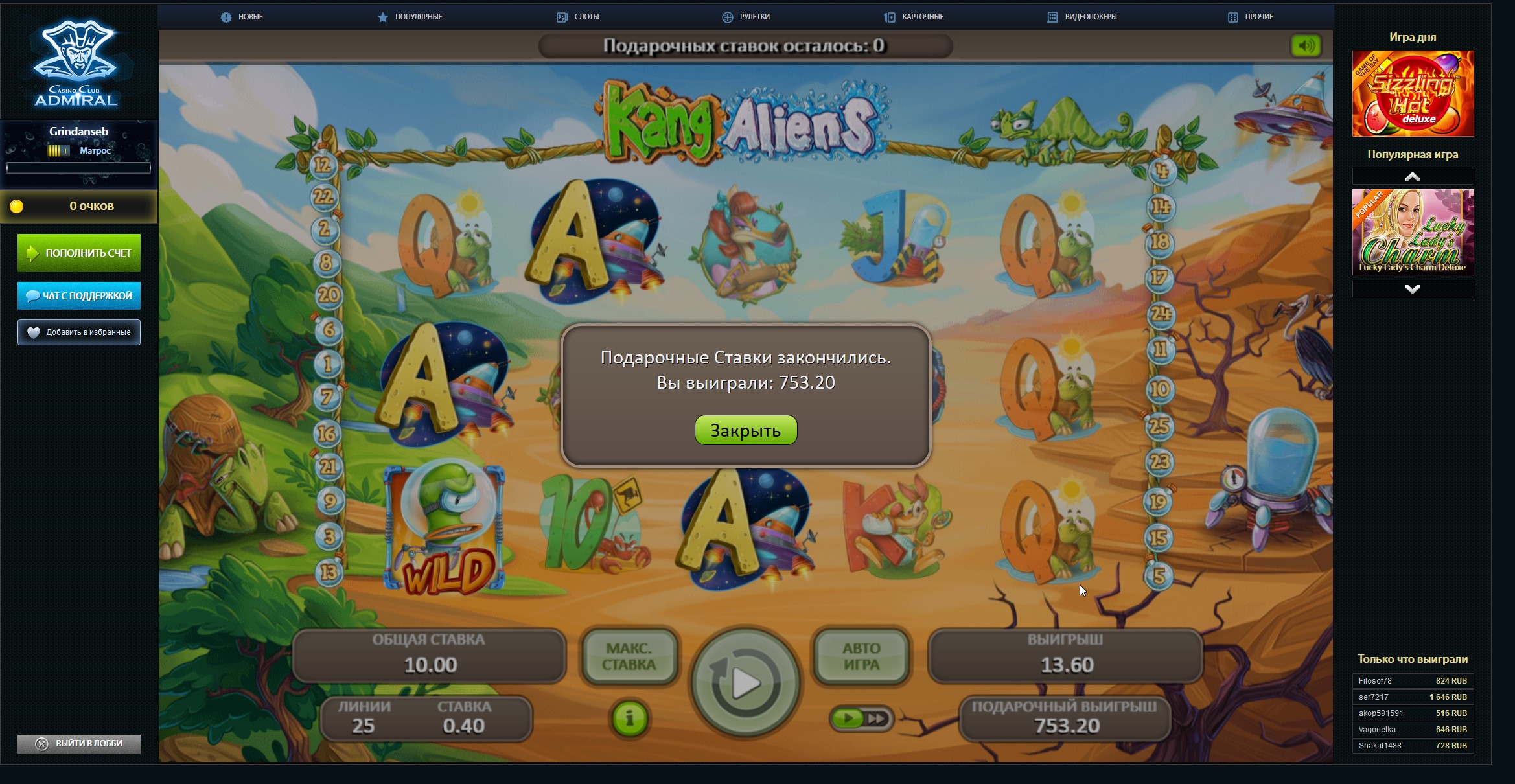Enable Авто Игра automatic spins
Viewport: 1515px width, 784px height.
[861, 656]
